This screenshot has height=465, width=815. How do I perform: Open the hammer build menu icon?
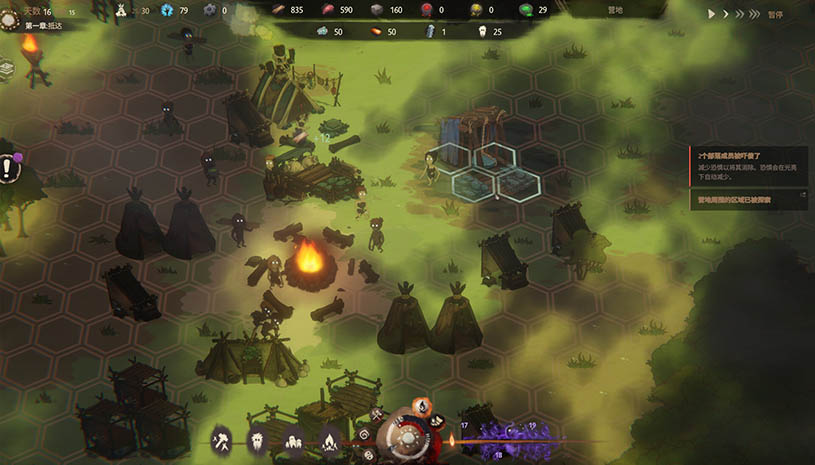coord(222,439)
